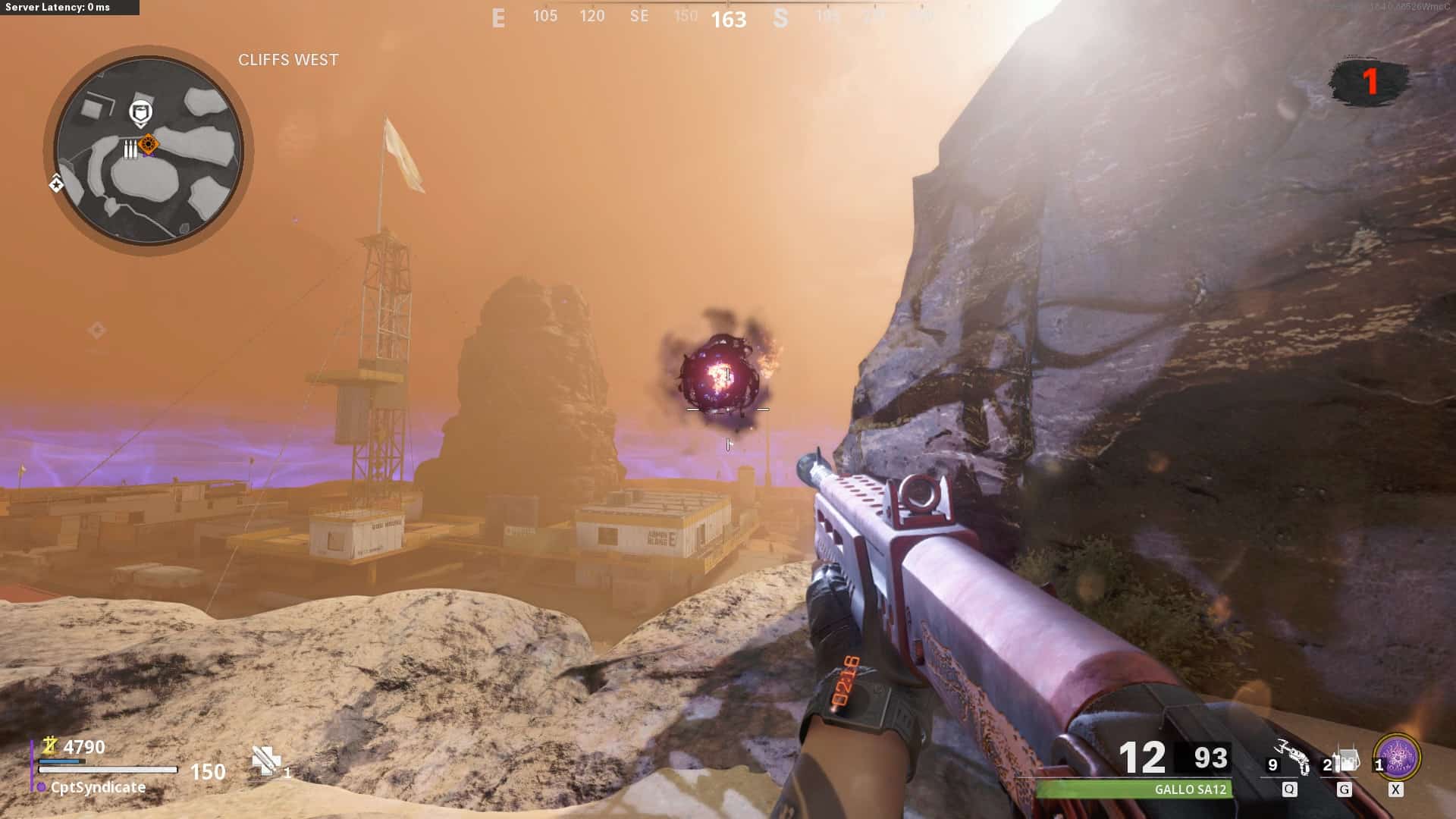Select the self-revive syringe icon
The height and width of the screenshot is (819, 1456).
(266, 761)
